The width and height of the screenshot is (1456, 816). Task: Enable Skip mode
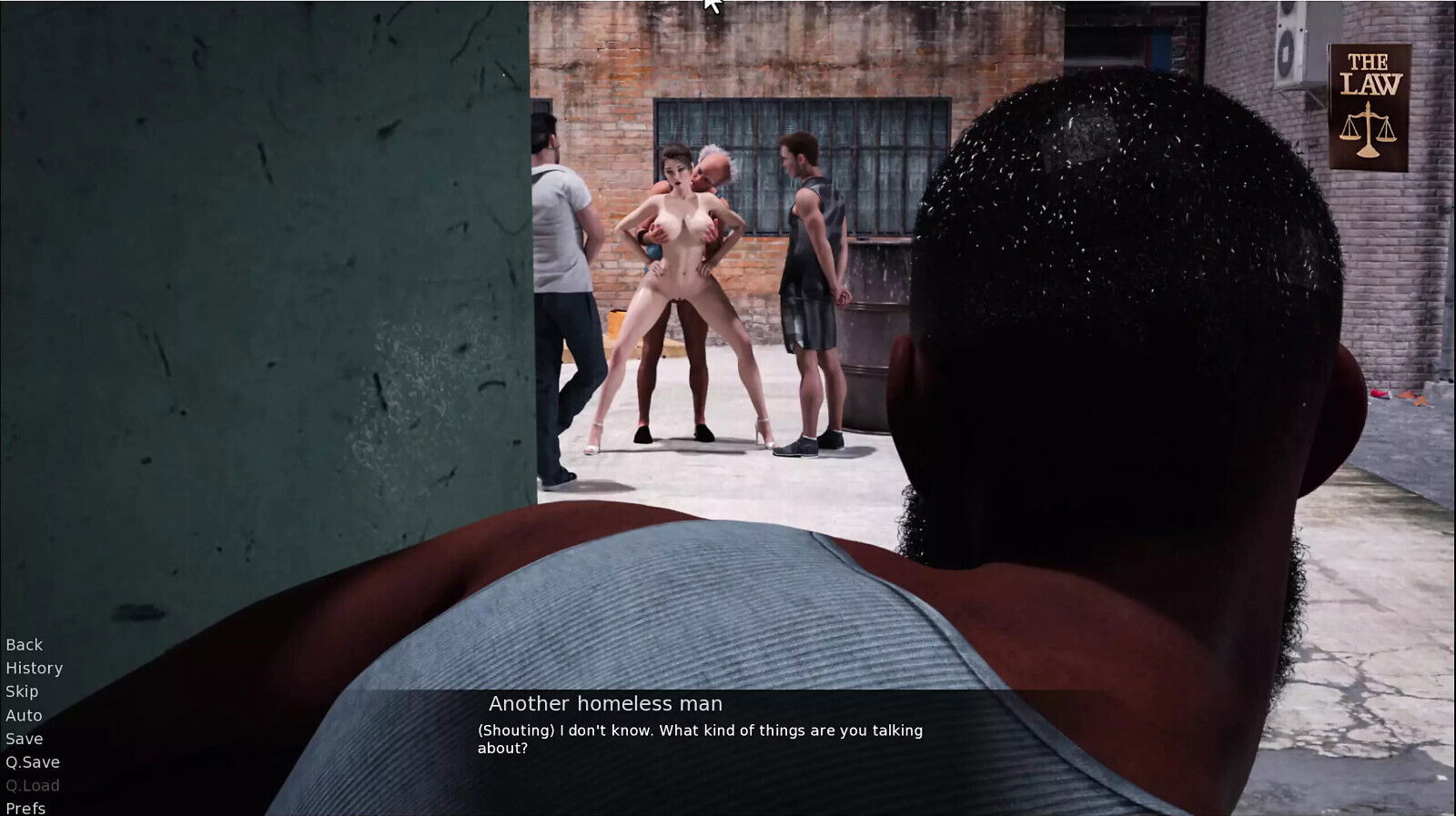tap(22, 691)
